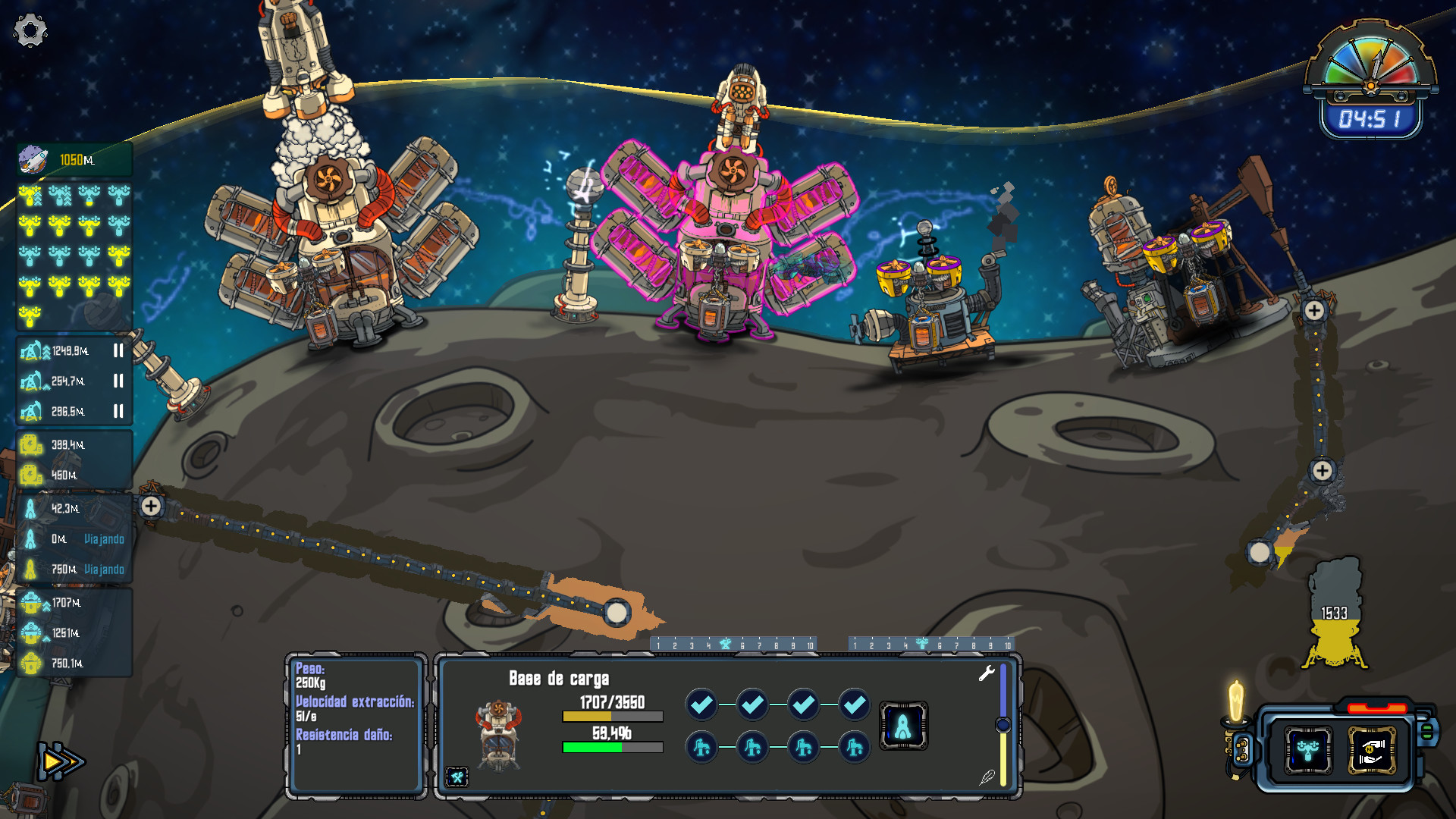Pause the pump producing 1249.9M
The height and width of the screenshot is (819, 1456).
pyautogui.click(x=119, y=350)
